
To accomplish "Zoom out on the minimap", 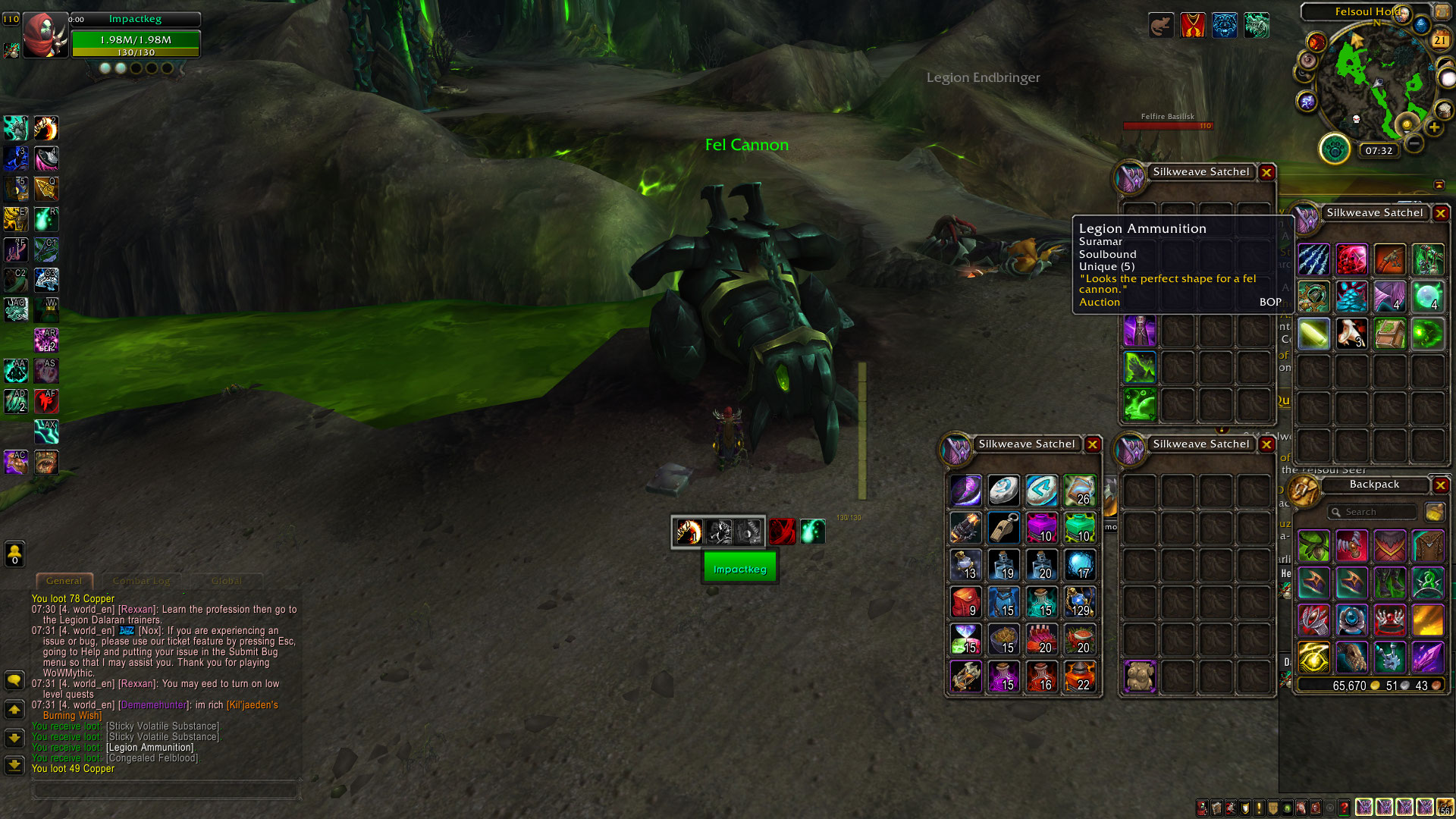I will click(x=1414, y=143).
